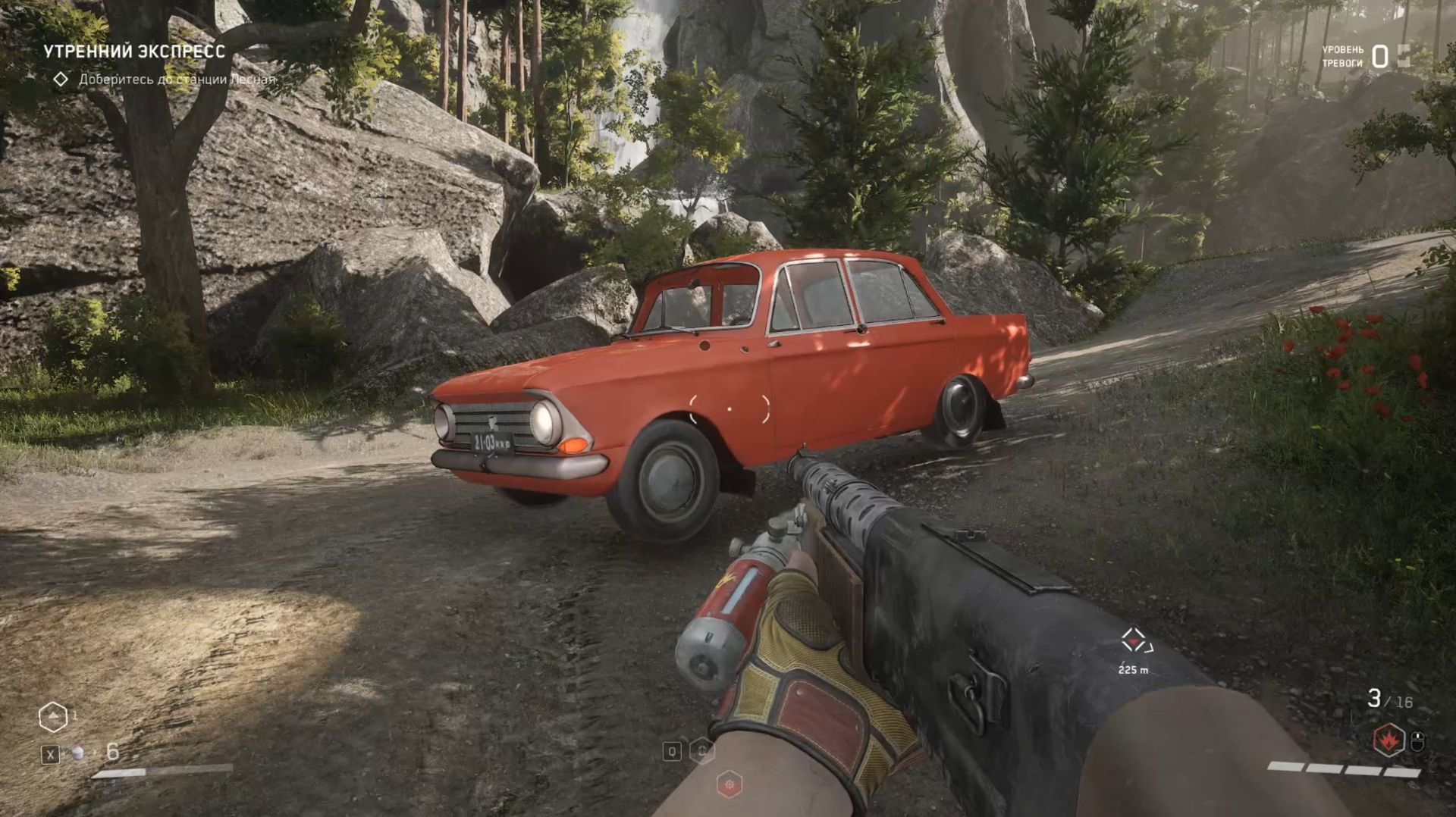Select the objective waypoint marker showing 225 m

(1134, 642)
